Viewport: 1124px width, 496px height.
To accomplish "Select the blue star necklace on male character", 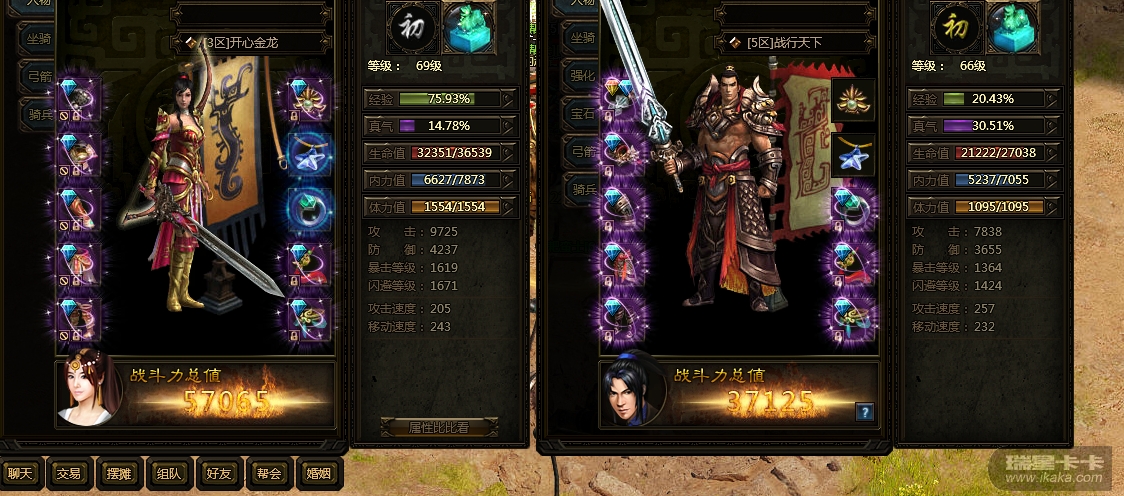I will point(853,155).
